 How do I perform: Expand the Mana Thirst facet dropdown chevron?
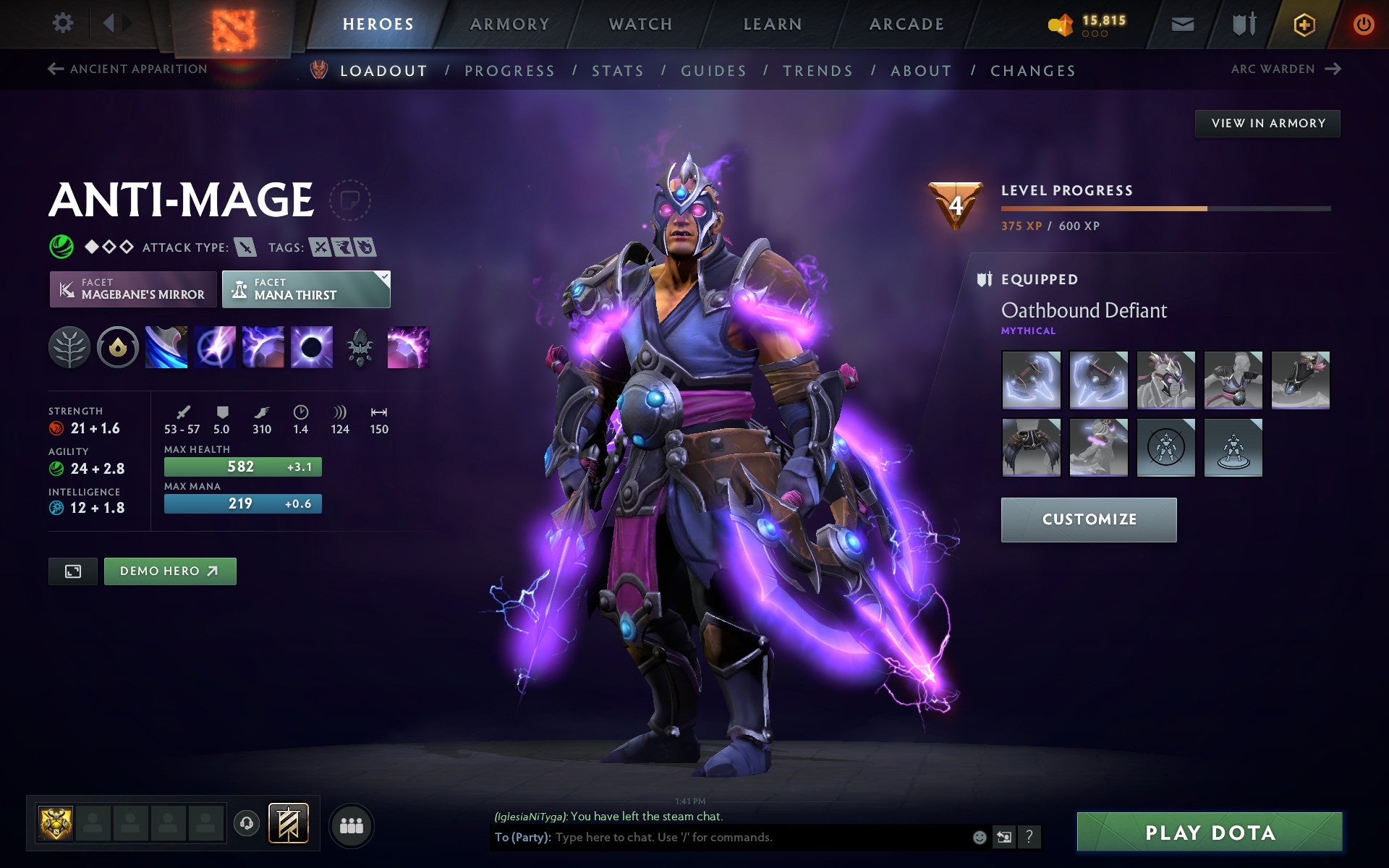coord(384,276)
